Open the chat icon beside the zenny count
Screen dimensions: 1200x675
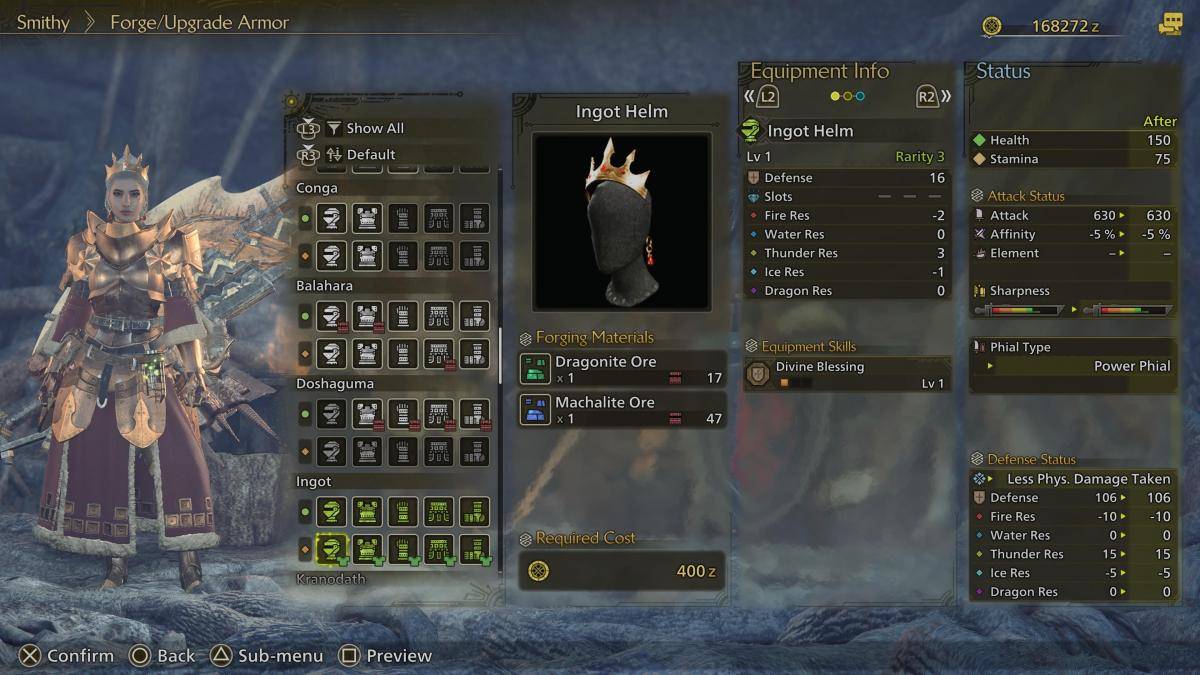1169,25
